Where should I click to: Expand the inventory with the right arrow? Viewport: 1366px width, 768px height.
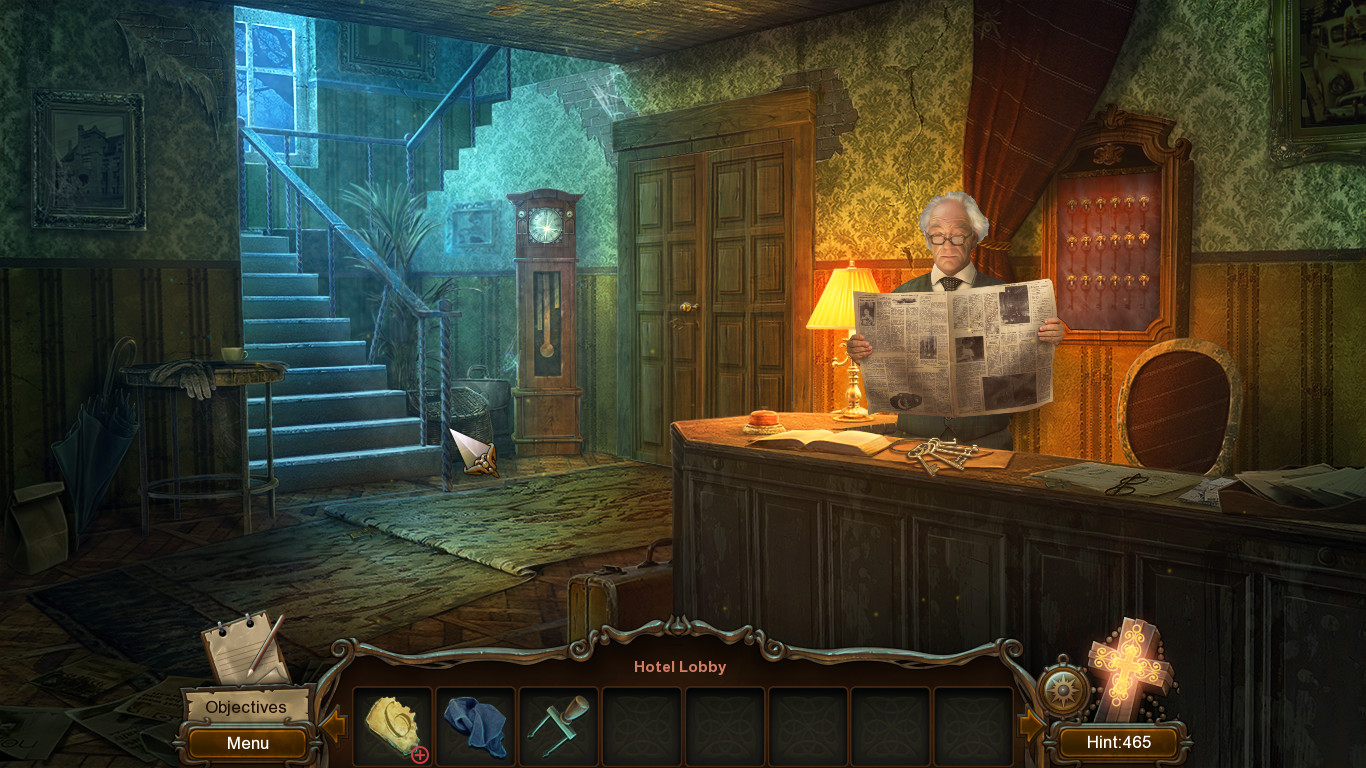[x=1034, y=722]
